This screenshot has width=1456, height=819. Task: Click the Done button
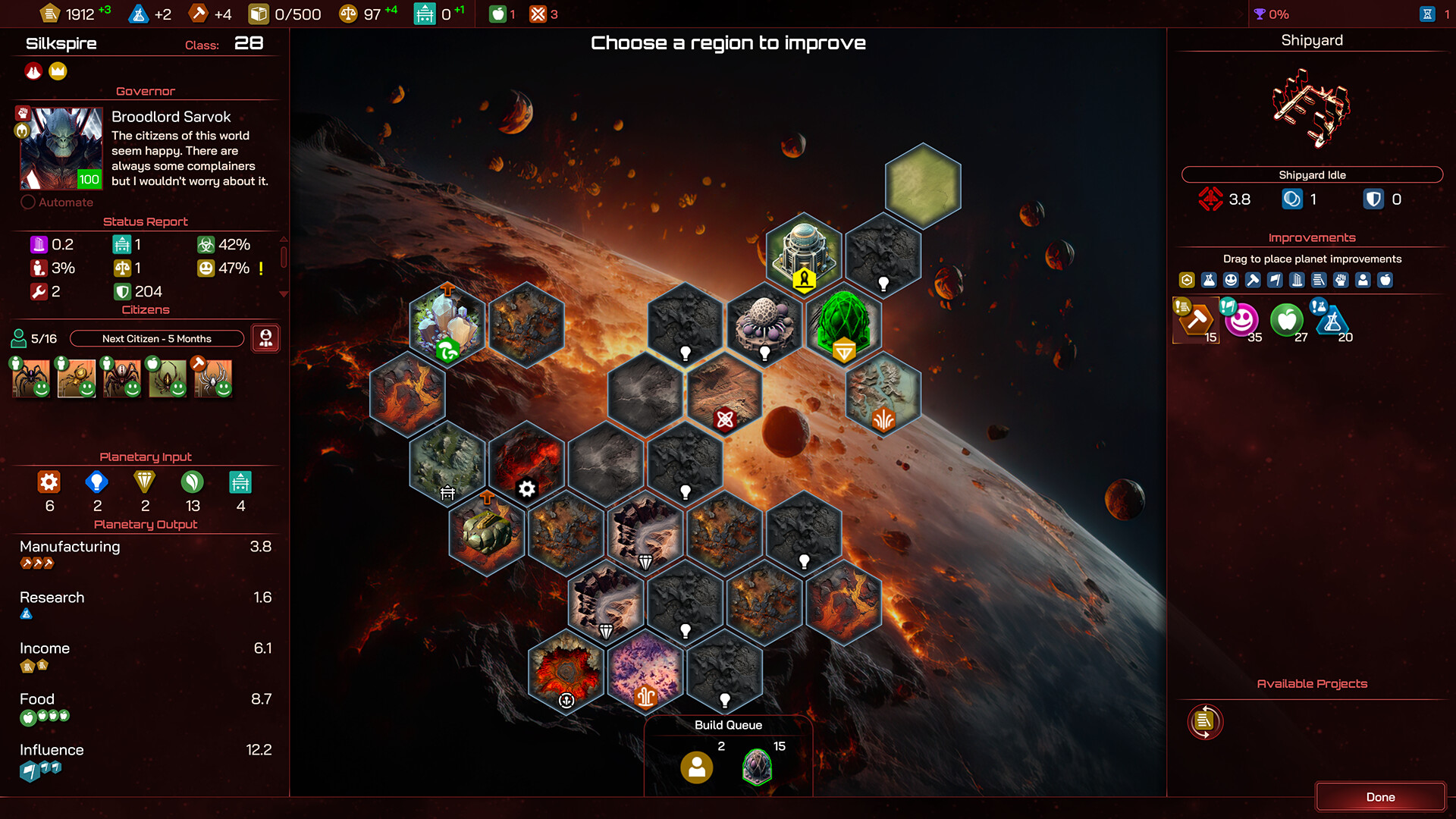tap(1381, 797)
